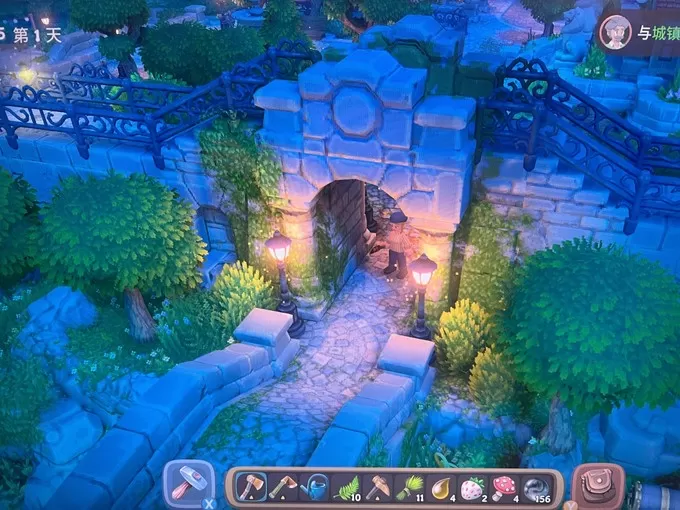The height and width of the screenshot is (510, 680).
Task: Pick the hoe tool slot
Action: pos(378,488)
